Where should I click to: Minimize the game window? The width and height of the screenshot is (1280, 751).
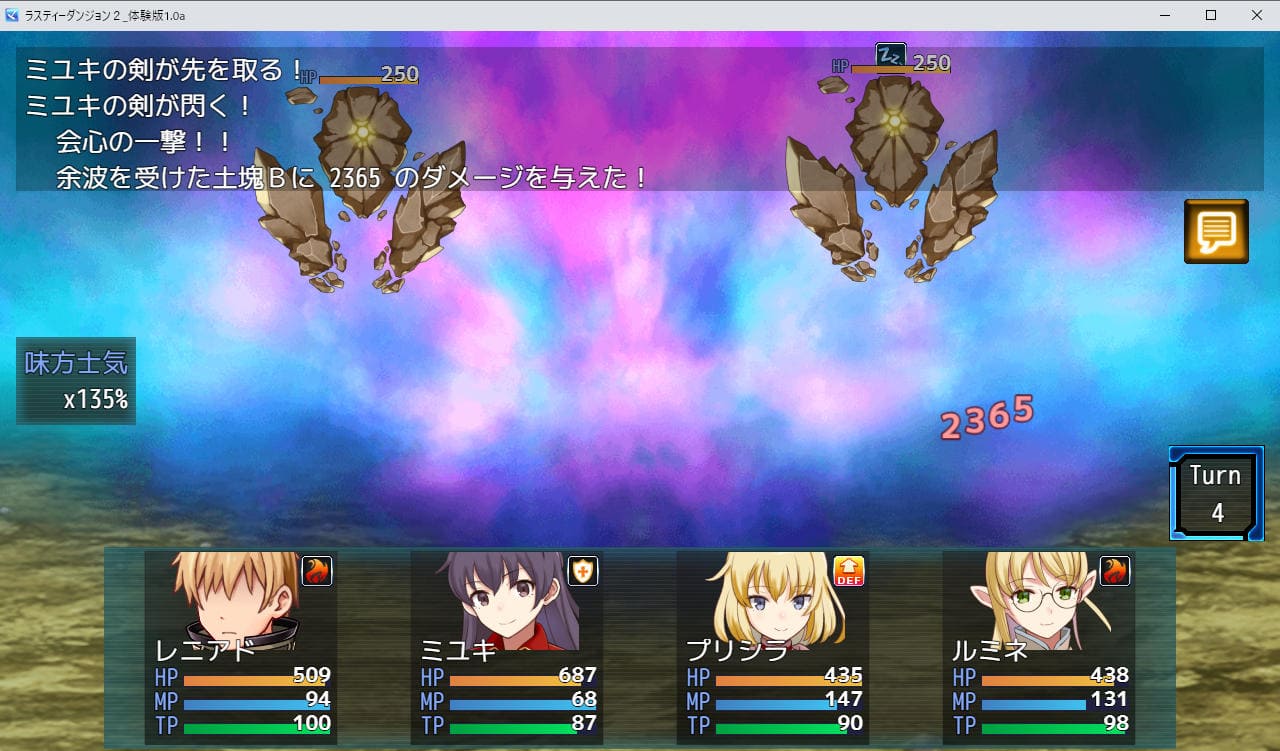pyautogui.click(x=1165, y=15)
